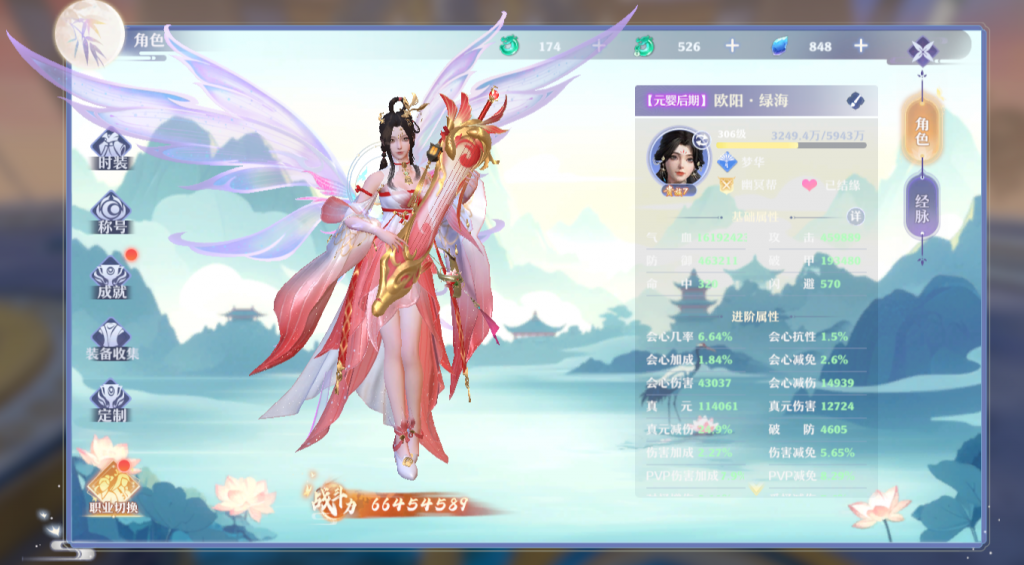1024x565 pixels.
Task: Click the 职业切换 class switch button
Action: [x=111, y=490]
